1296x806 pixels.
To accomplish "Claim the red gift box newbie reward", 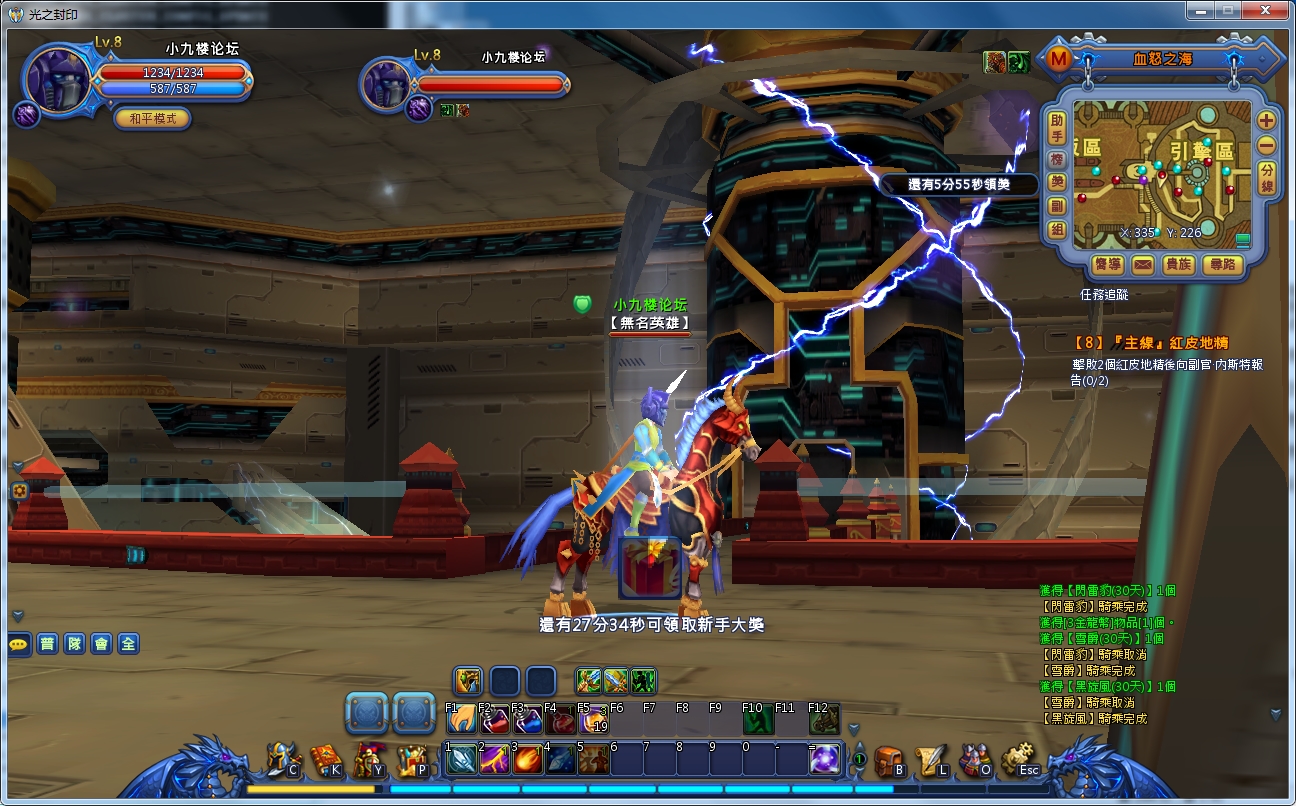I will (650, 569).
